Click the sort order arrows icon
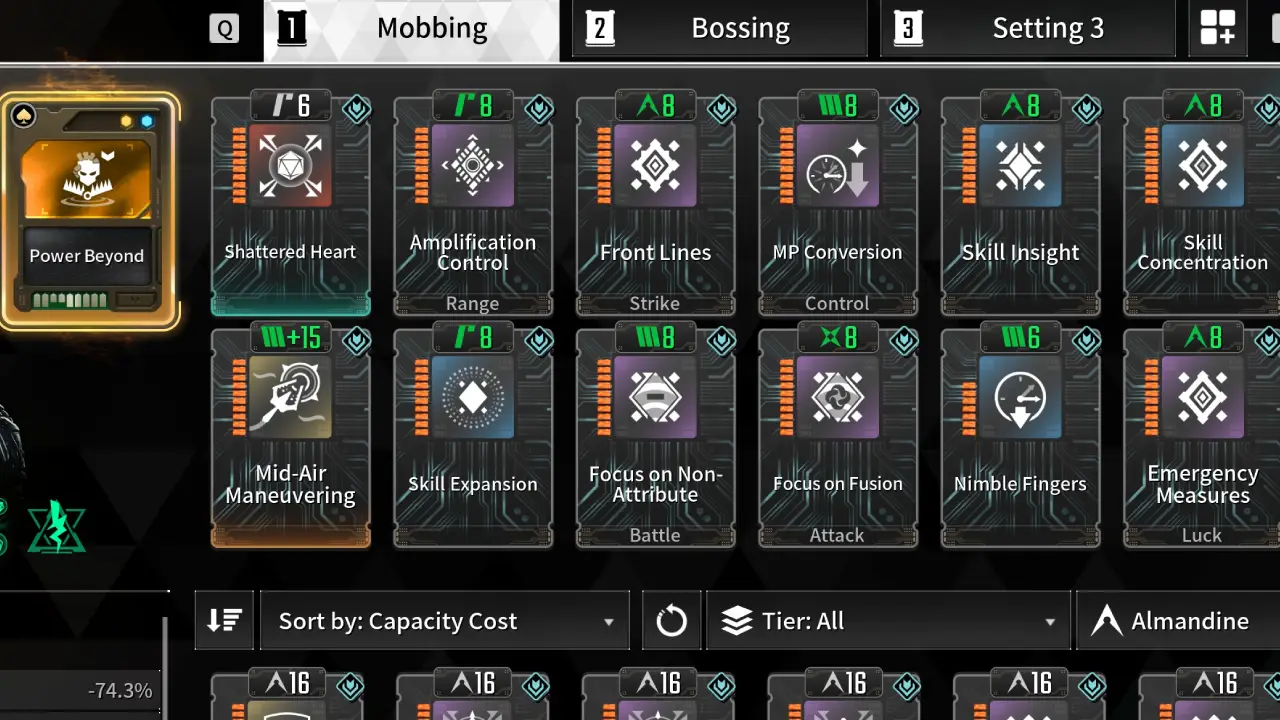Viewport: 1280px width, 720px height. click(225, 620)
